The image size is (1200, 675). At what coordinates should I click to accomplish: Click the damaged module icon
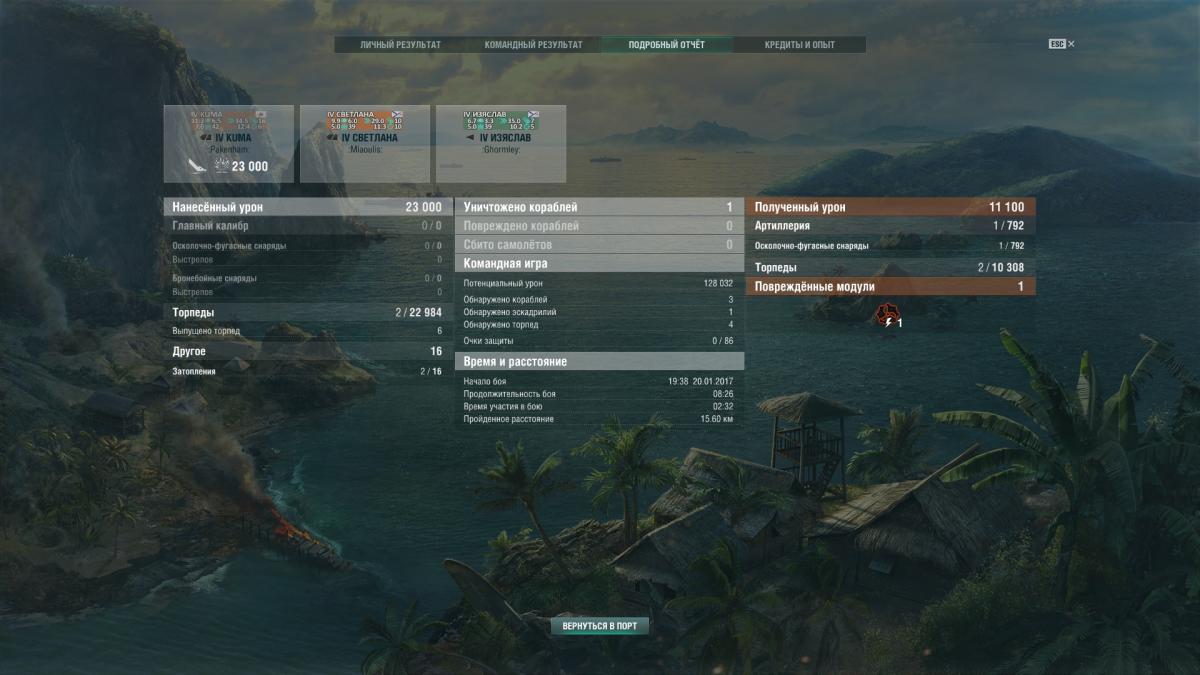[x=886, y=317]
